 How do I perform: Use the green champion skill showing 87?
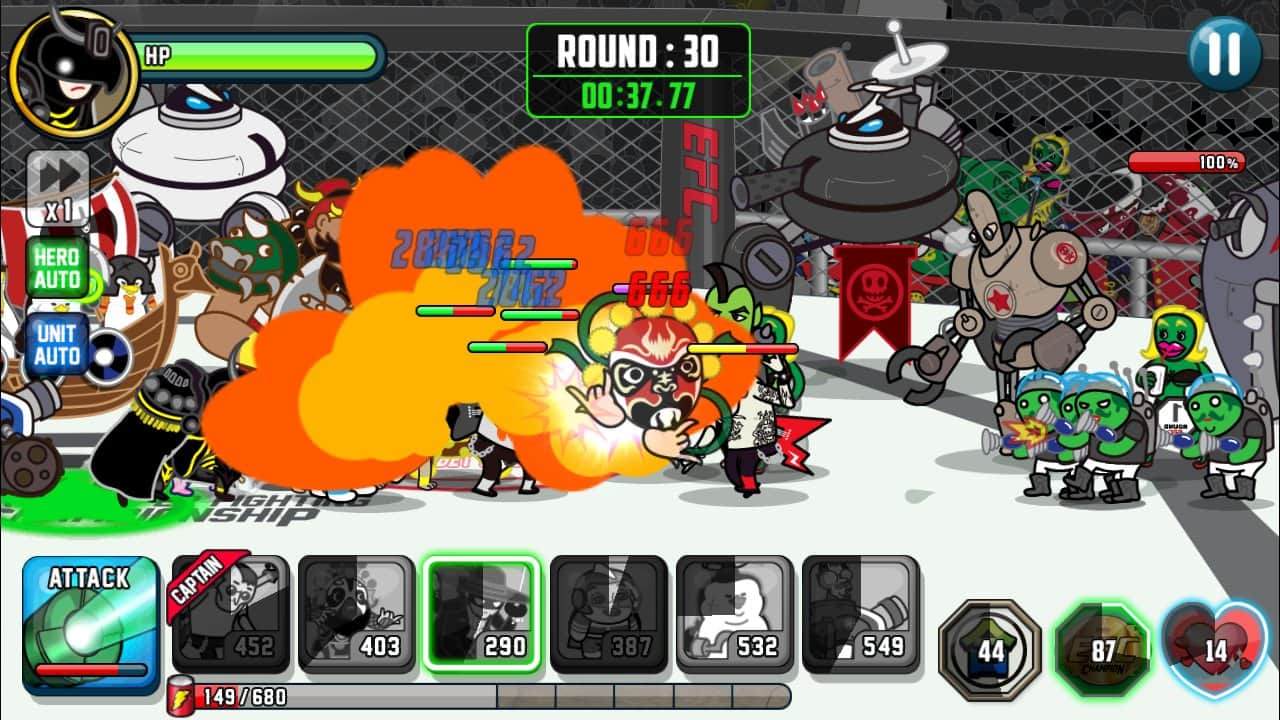click(1103, 649)
